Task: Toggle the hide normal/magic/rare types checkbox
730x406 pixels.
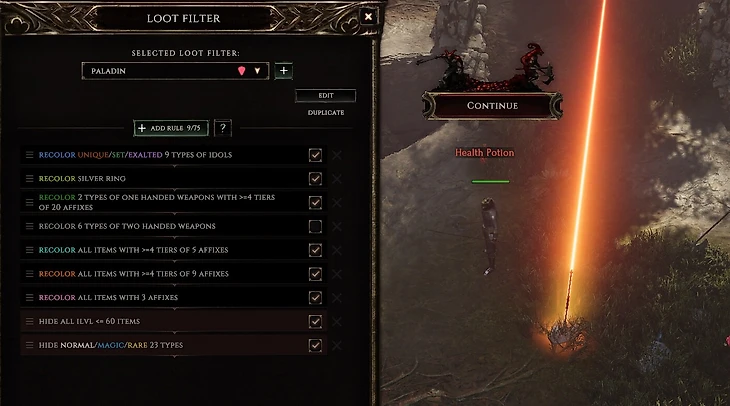Action: (x=315, y=346)
